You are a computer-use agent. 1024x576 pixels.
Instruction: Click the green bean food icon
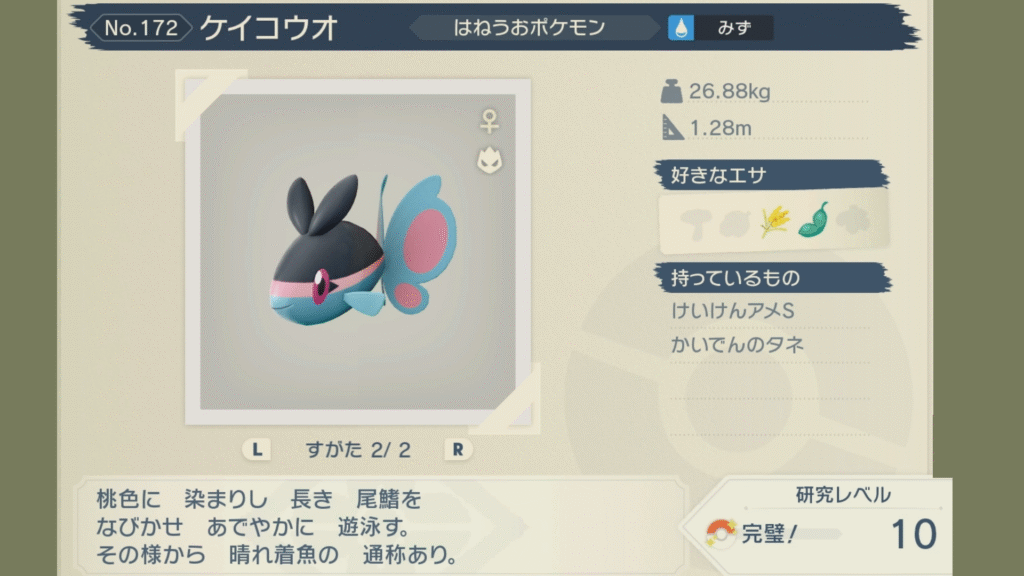[813, 220]
